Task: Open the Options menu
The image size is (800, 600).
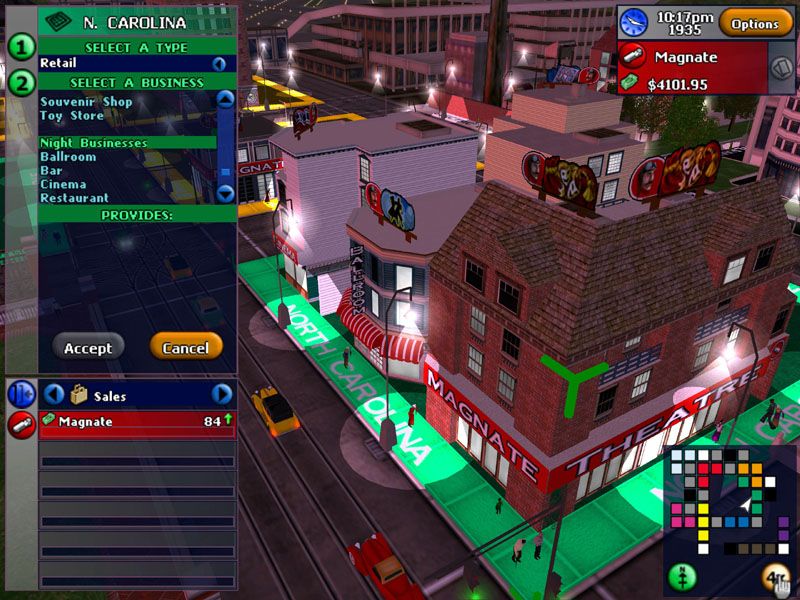Action: point(755,23)
